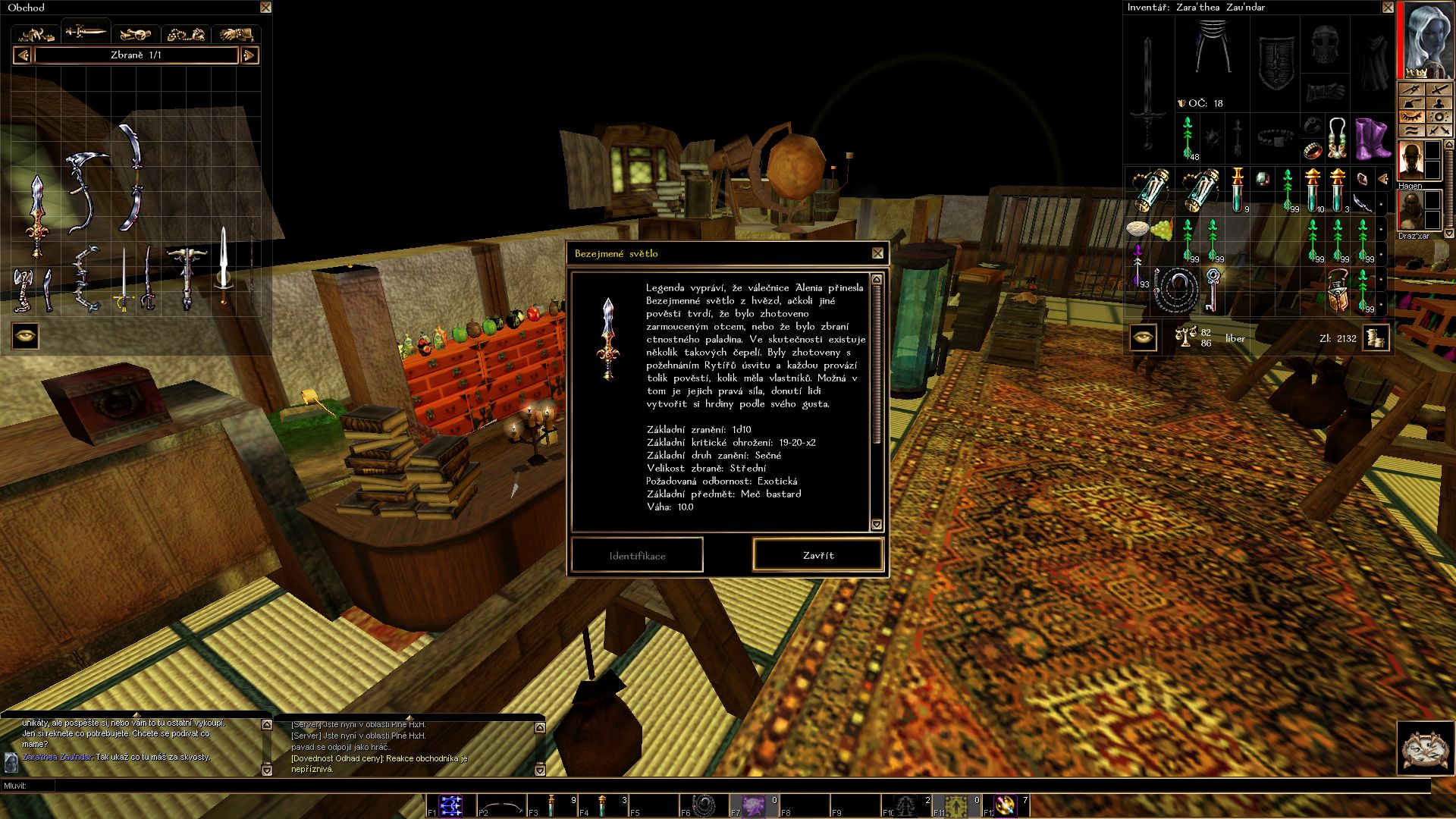Go to the next Zbraně page
Screen dimensions: 1456x819
coord(249,55)
